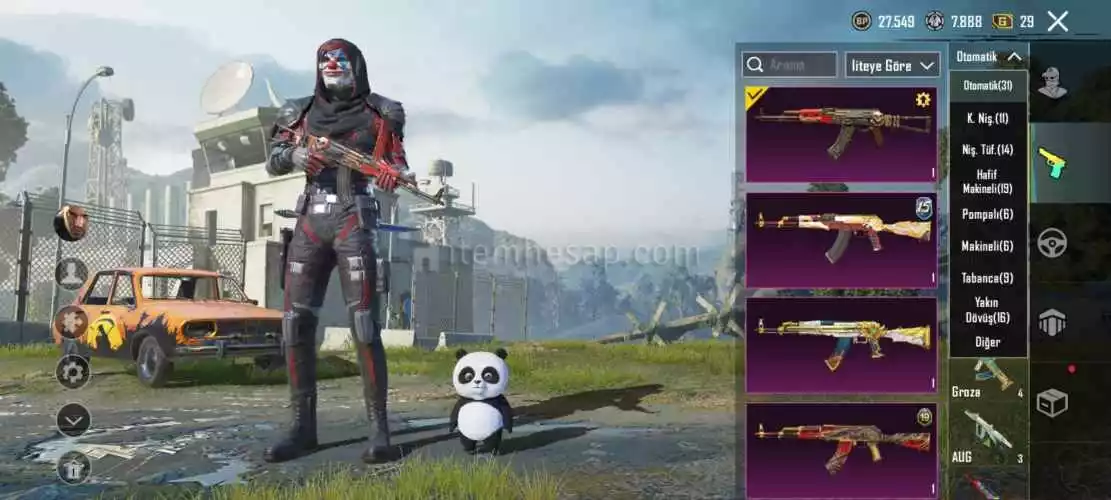Click the trash can delete icon

tap(72, 466)
